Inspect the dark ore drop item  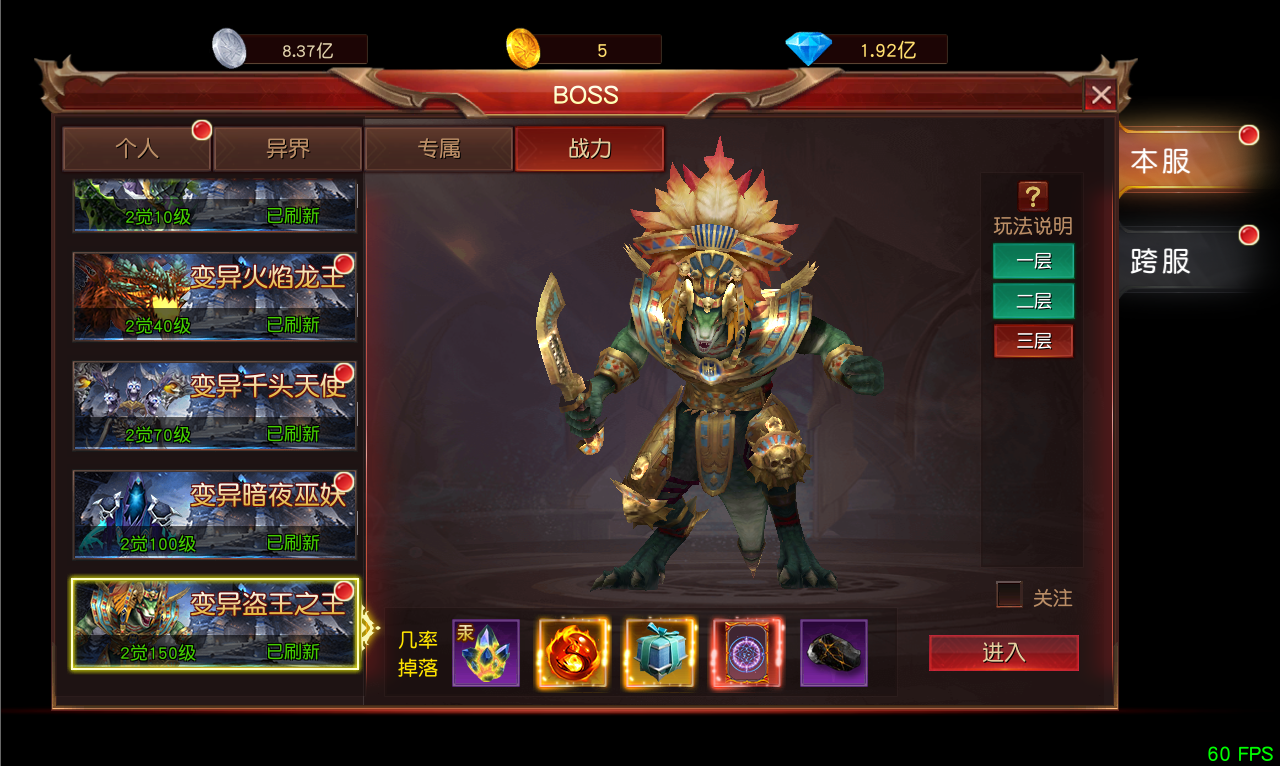click(834, 653)
